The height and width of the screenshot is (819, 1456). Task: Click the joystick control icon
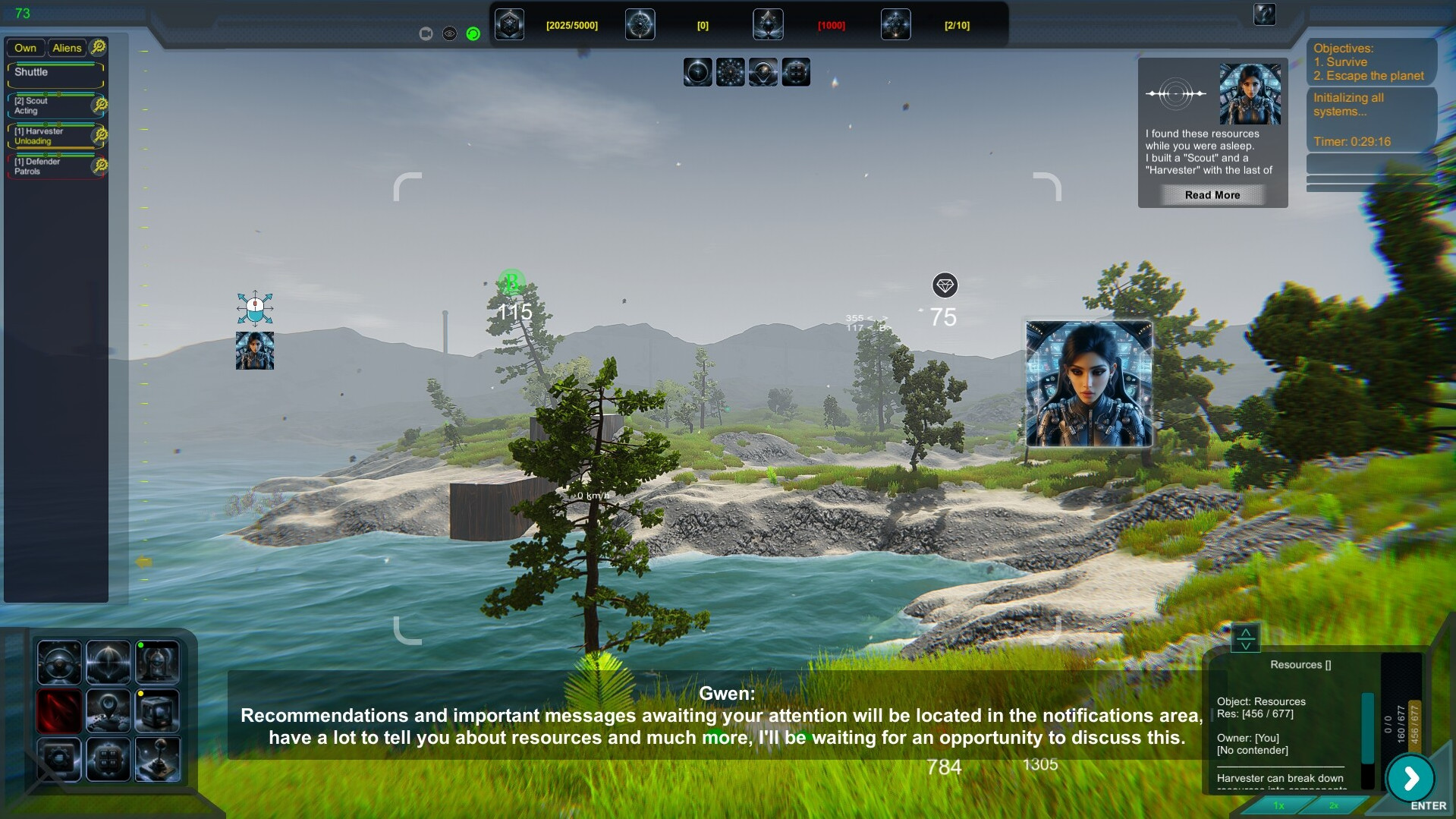pyautogui.click(x=157, y=759)
